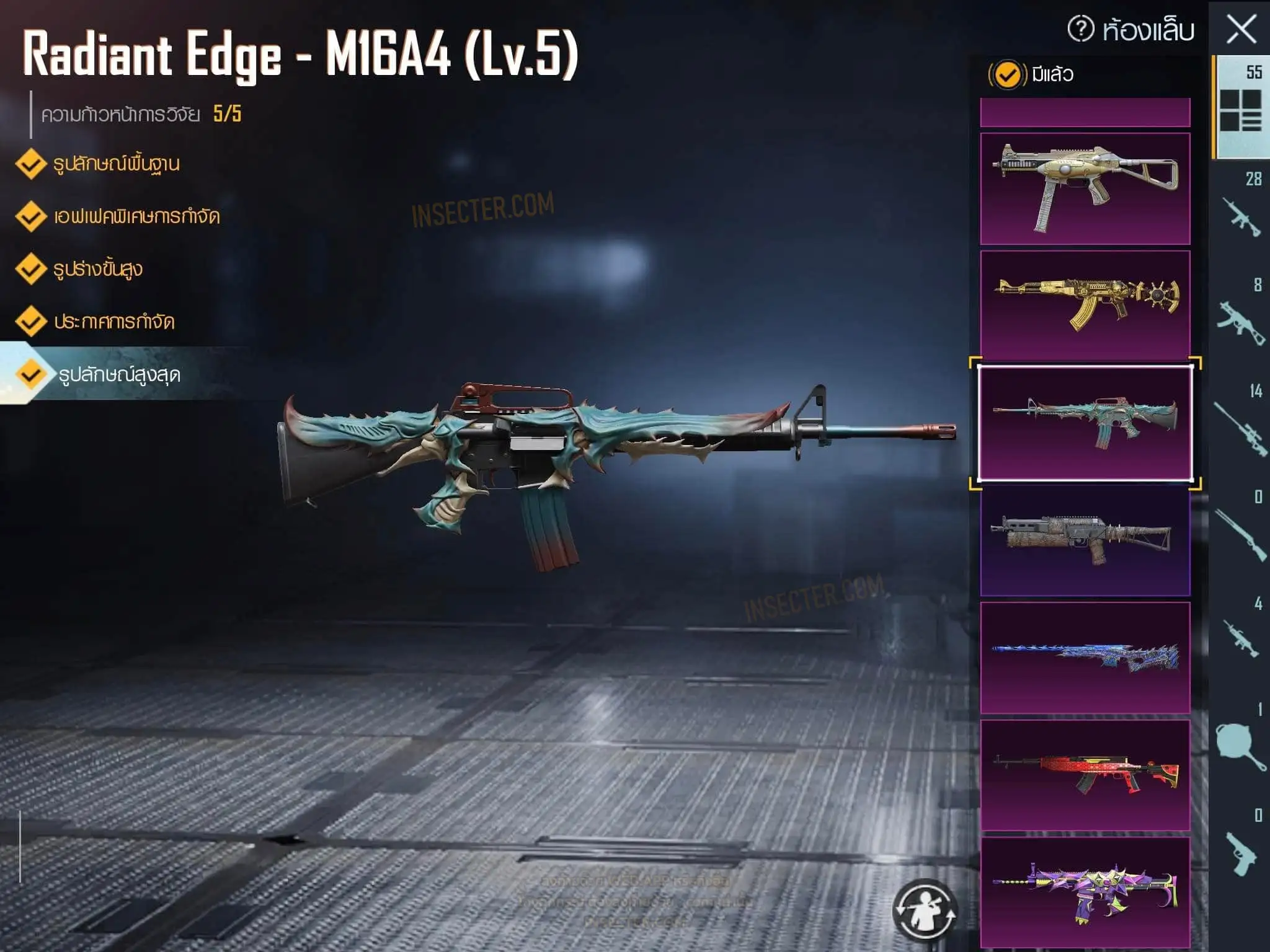
Task: Select the golden AKM skin thumbnail
Action: tap(1085, 305)
